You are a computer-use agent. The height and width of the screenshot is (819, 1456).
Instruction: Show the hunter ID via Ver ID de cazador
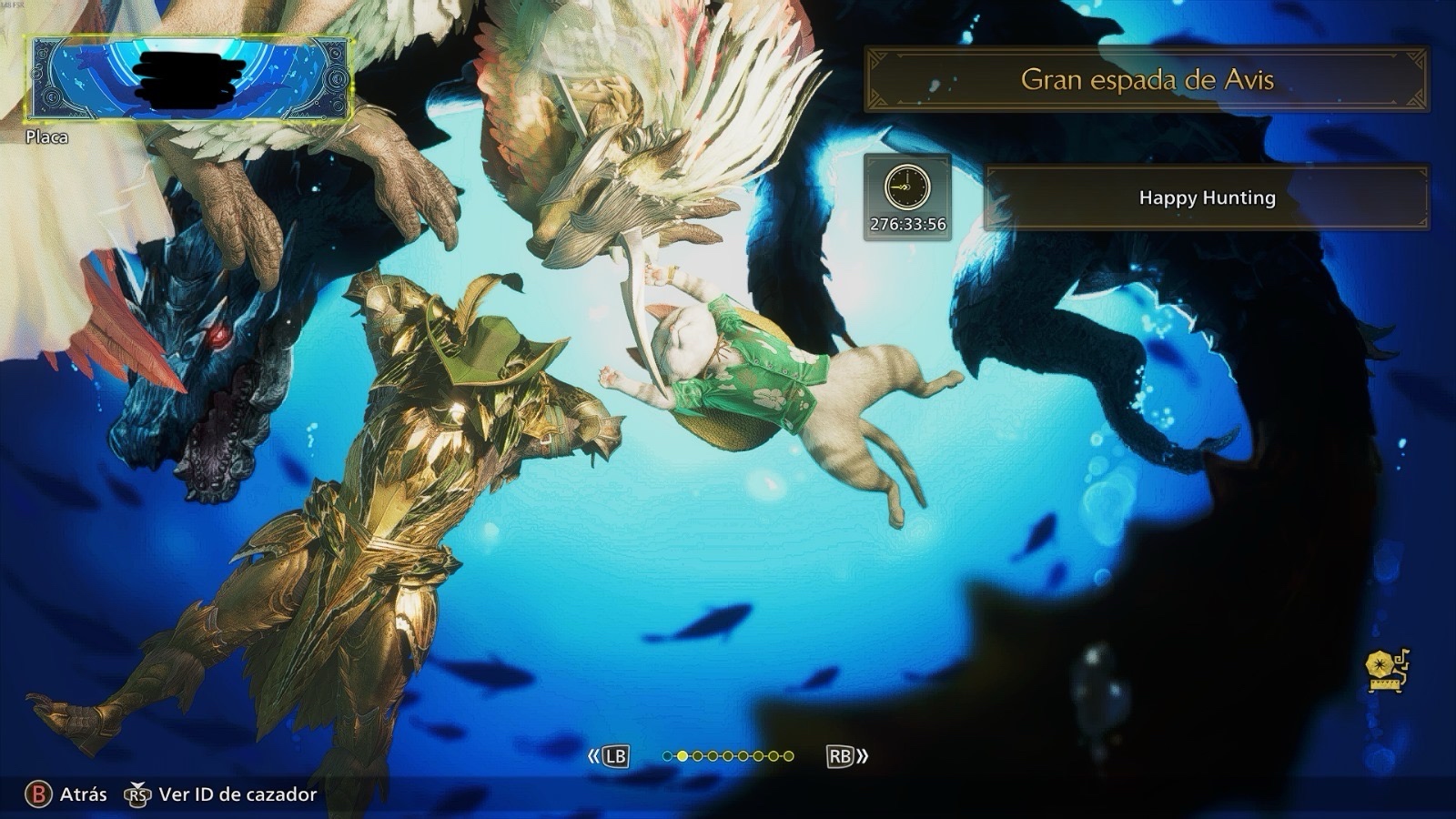pyautogui.click(x=223, y=794)
